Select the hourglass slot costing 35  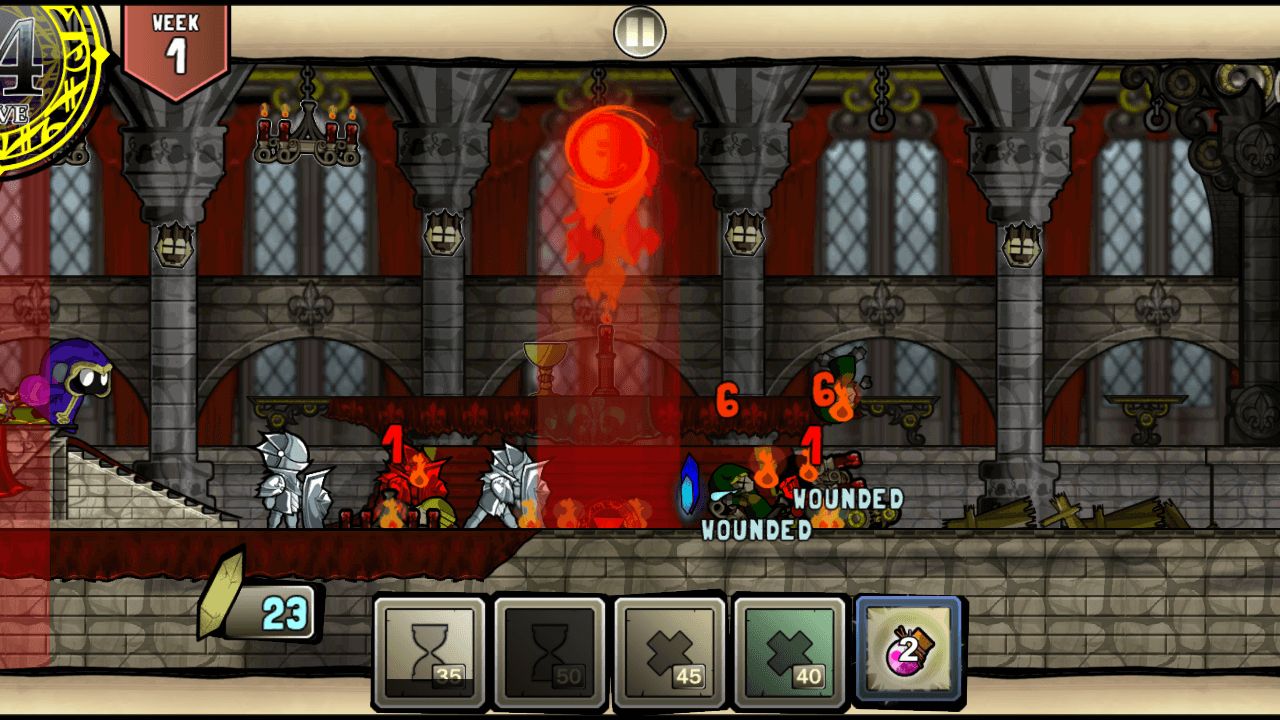point(429,651)
